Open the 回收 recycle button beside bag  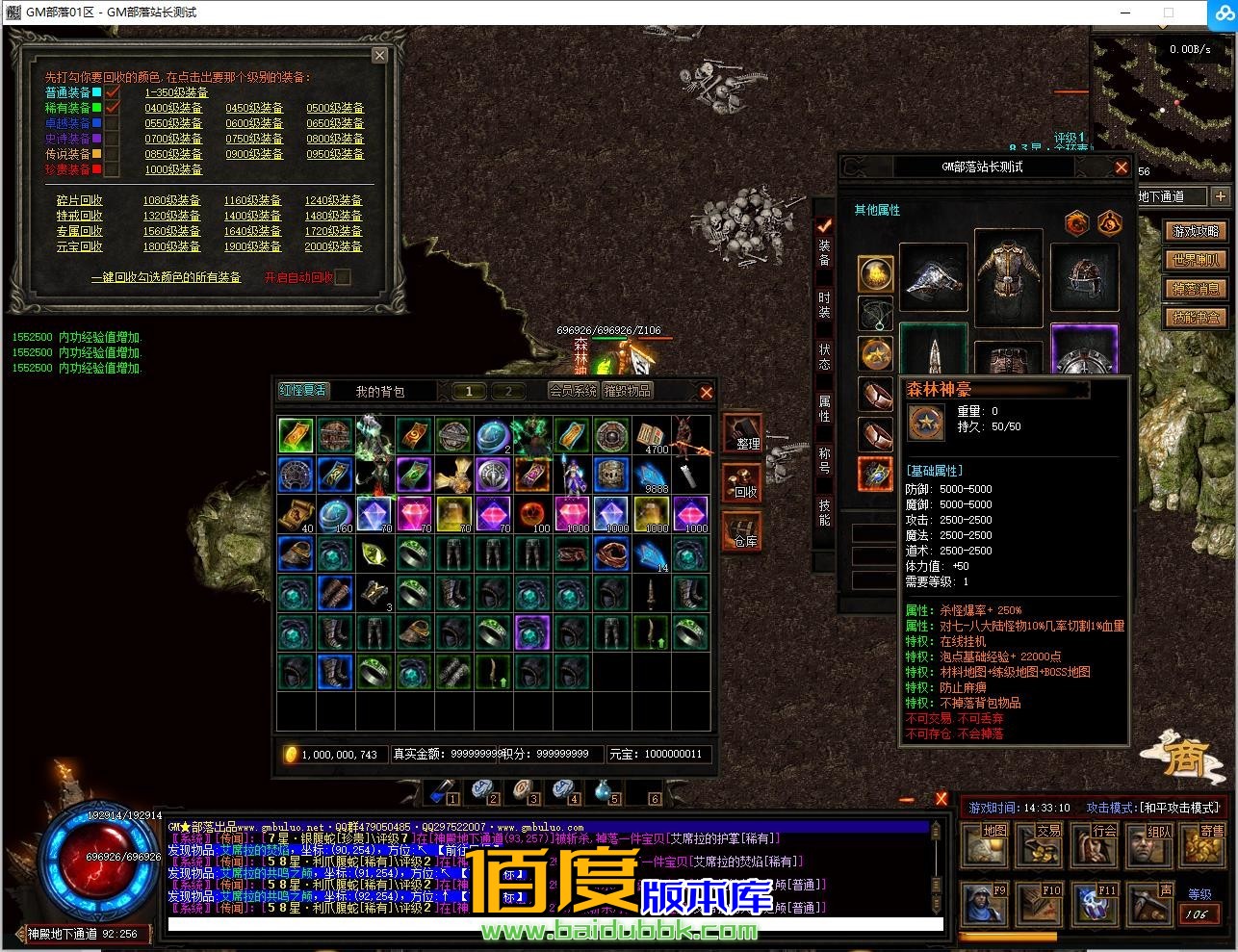click(x=743, y=484)
